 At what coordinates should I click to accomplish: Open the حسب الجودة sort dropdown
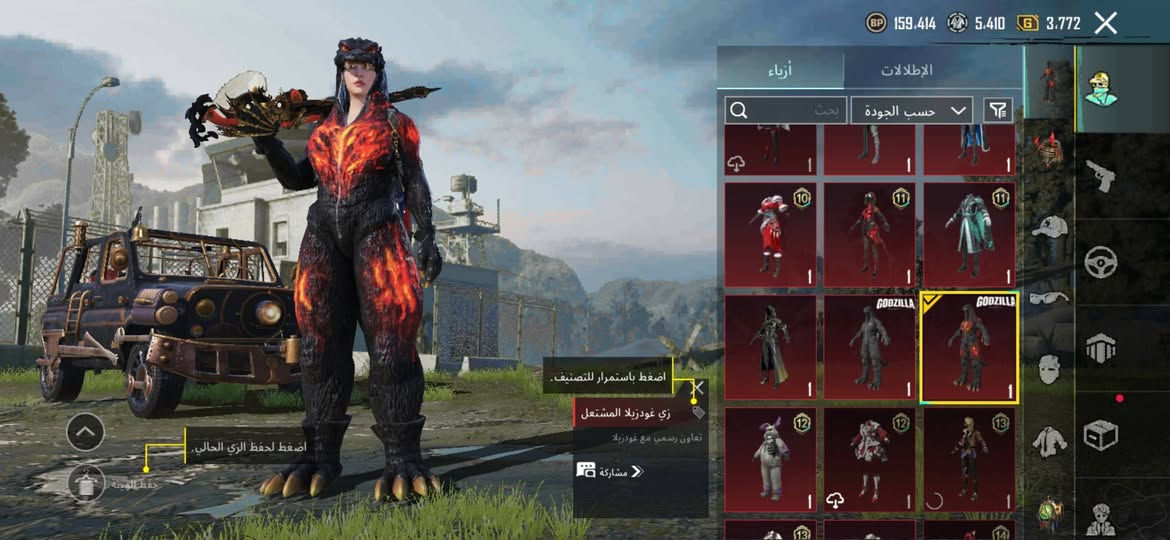tap(912, 110)
